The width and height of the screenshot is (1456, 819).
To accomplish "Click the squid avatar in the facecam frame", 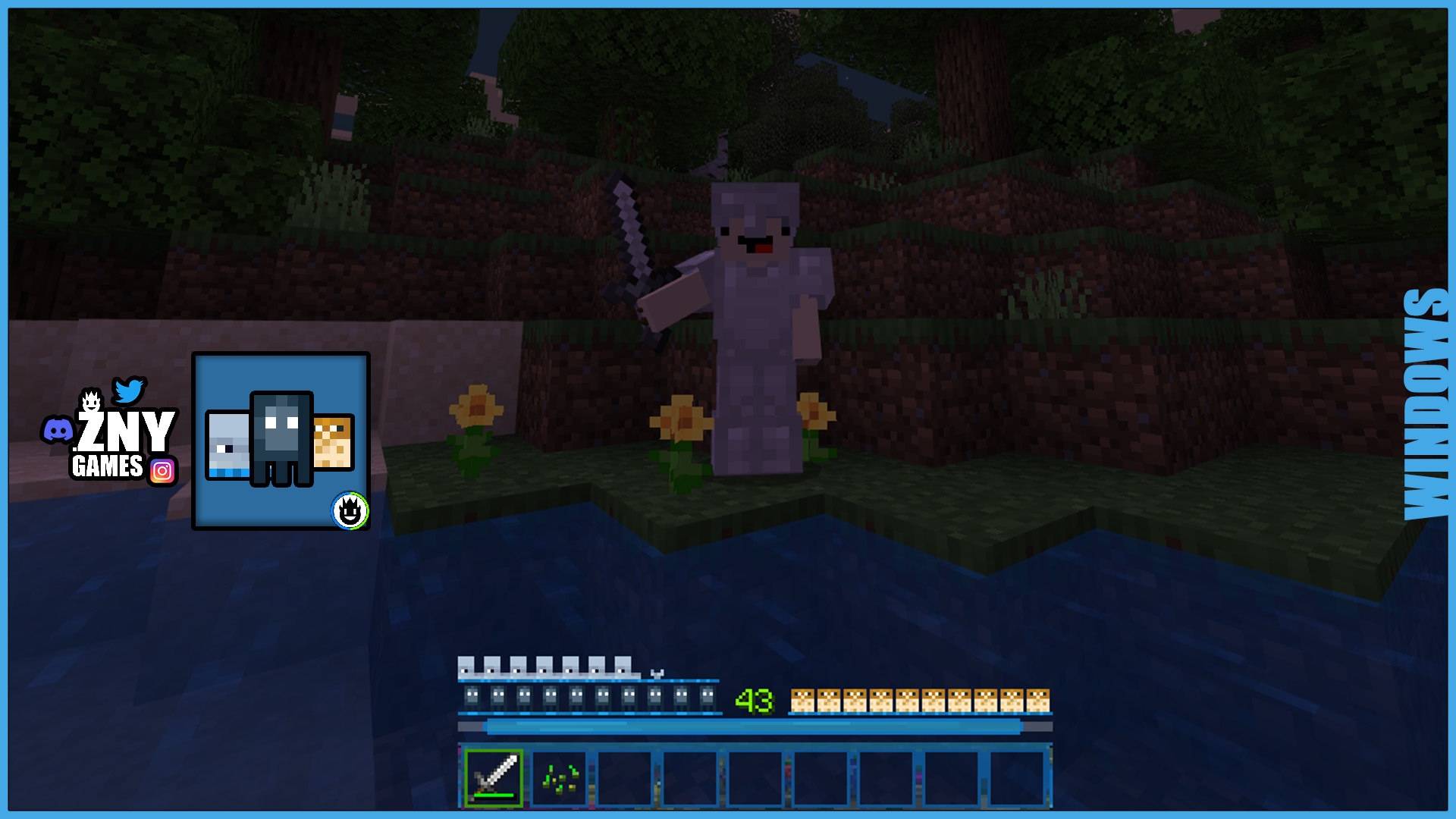I will [x=281, y=436].
